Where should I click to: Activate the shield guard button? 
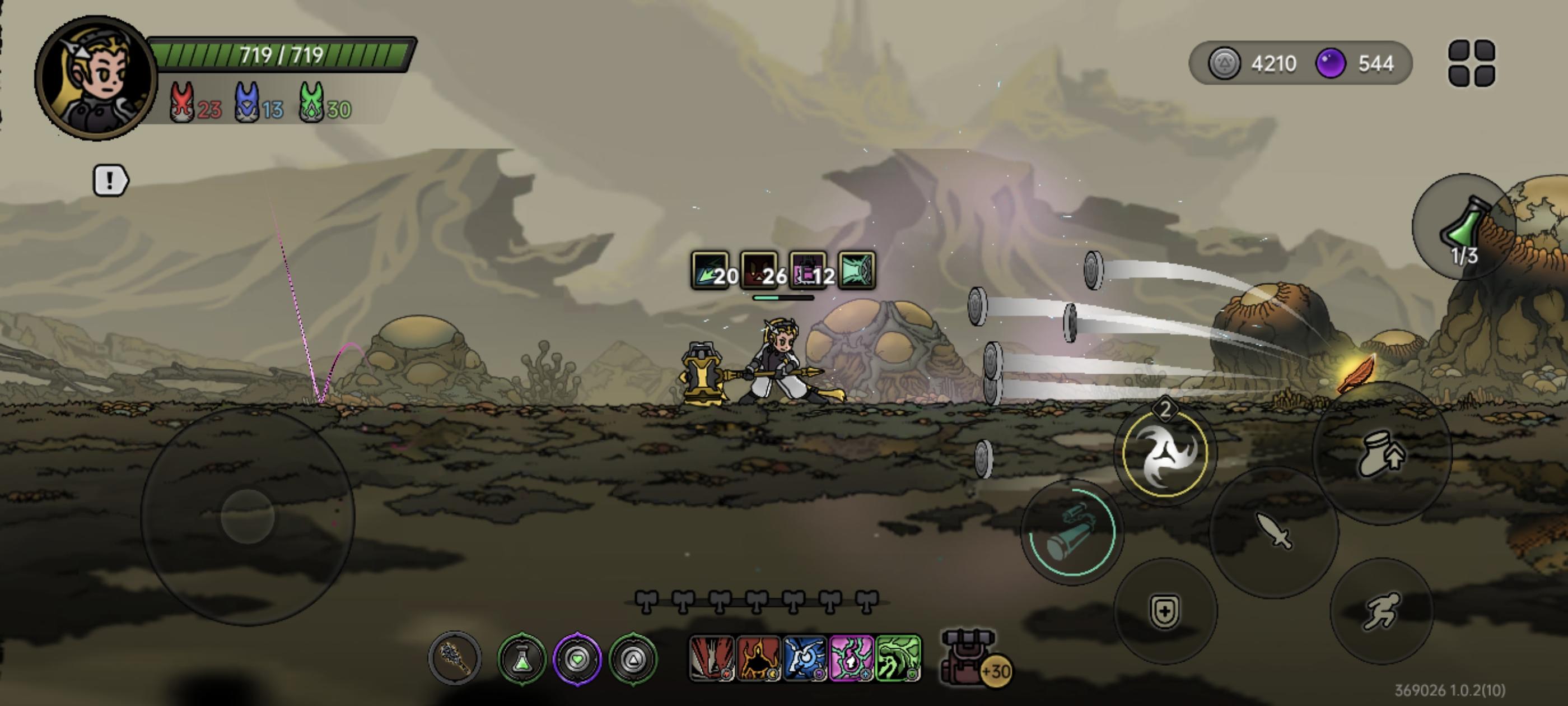click(x=1164, y=611)
